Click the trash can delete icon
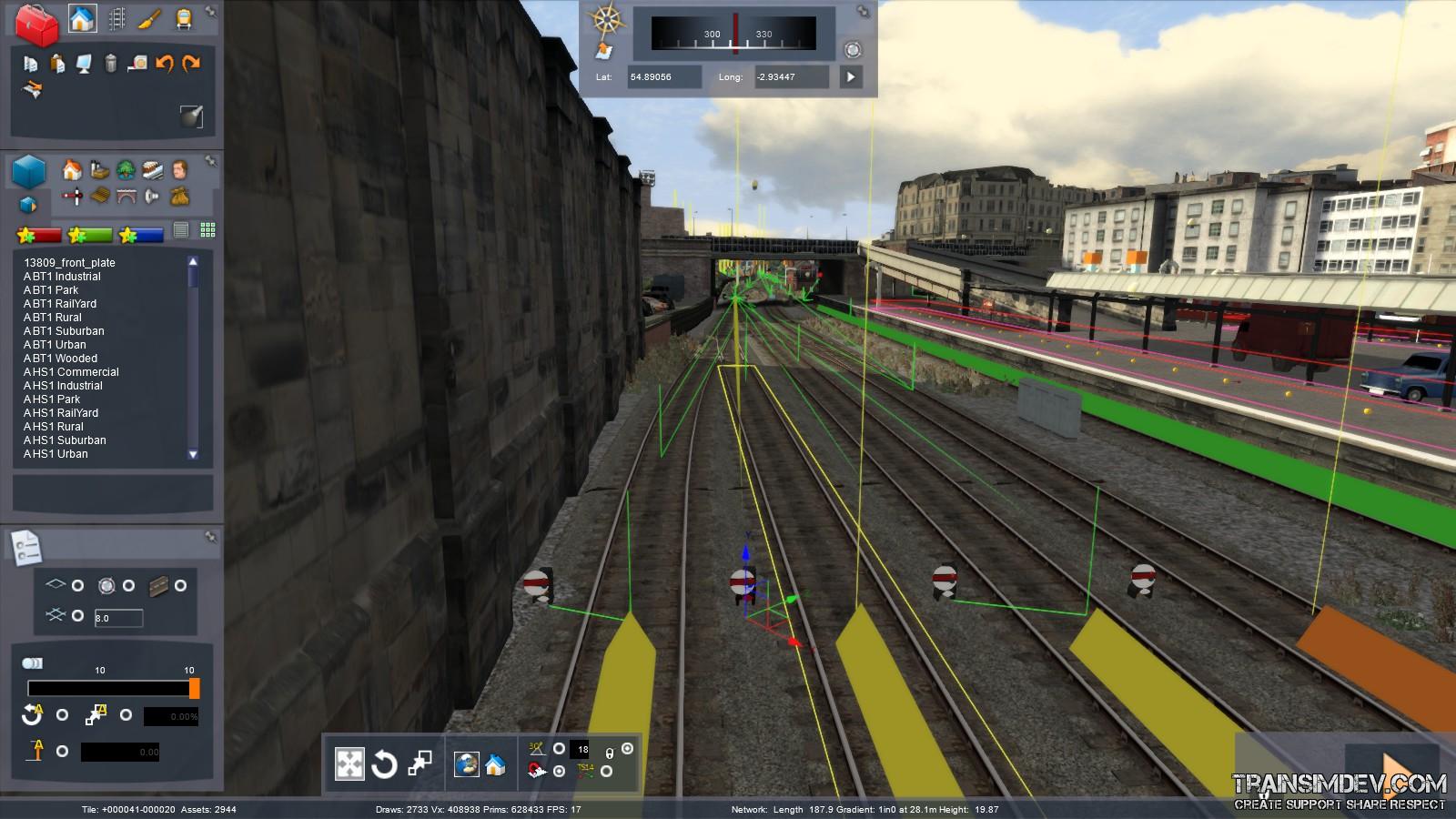 pos(111,64)
